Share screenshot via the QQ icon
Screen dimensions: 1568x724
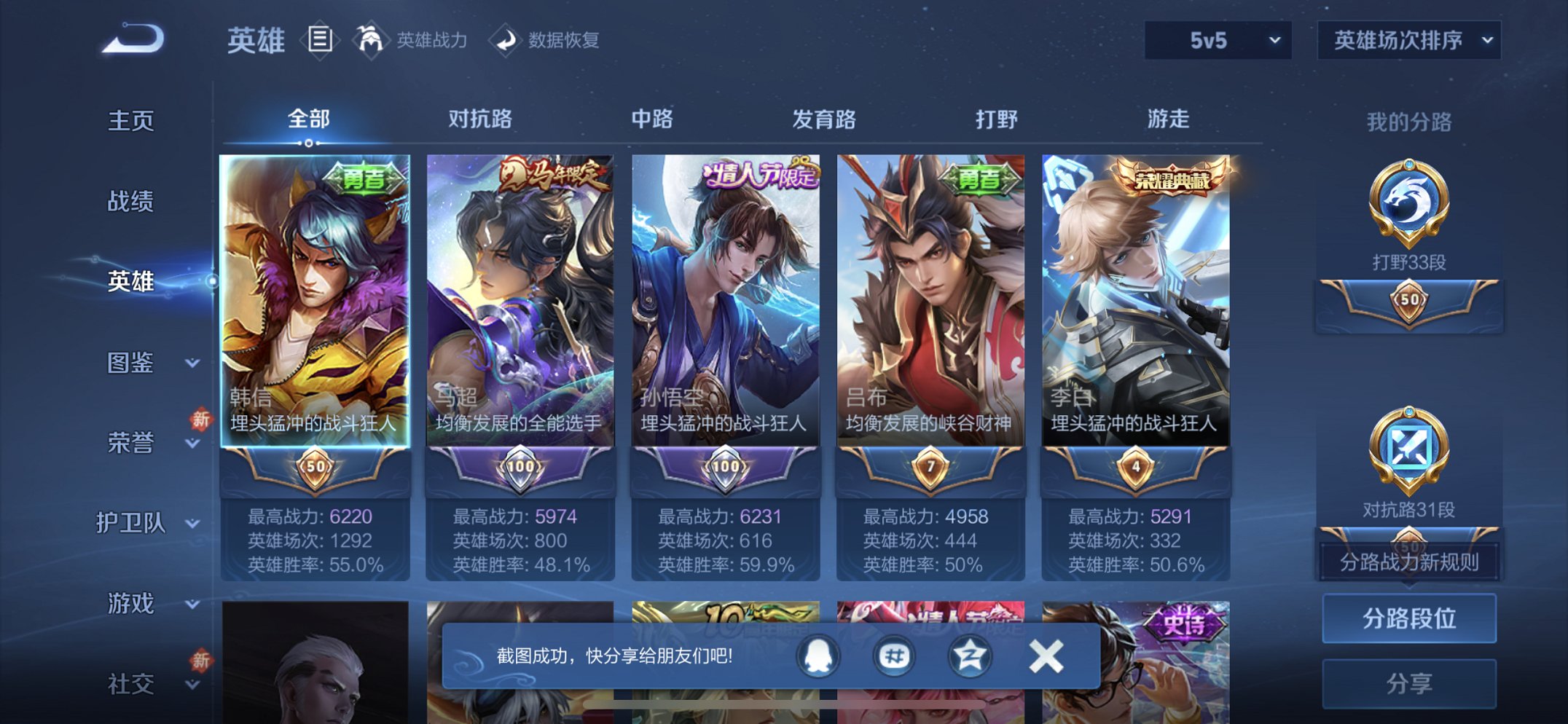pos(818,655)
